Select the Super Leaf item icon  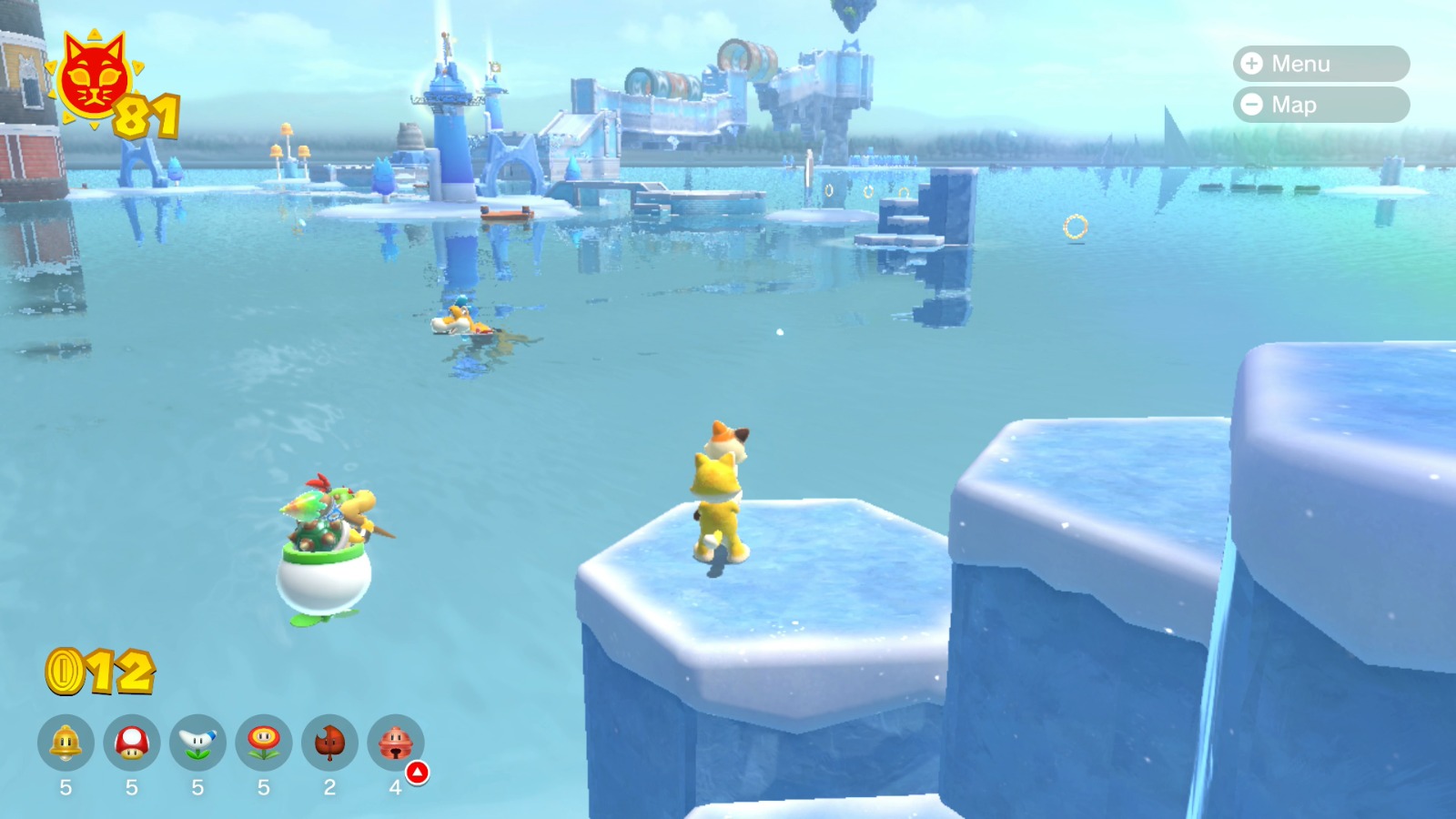tap(329, 742)
